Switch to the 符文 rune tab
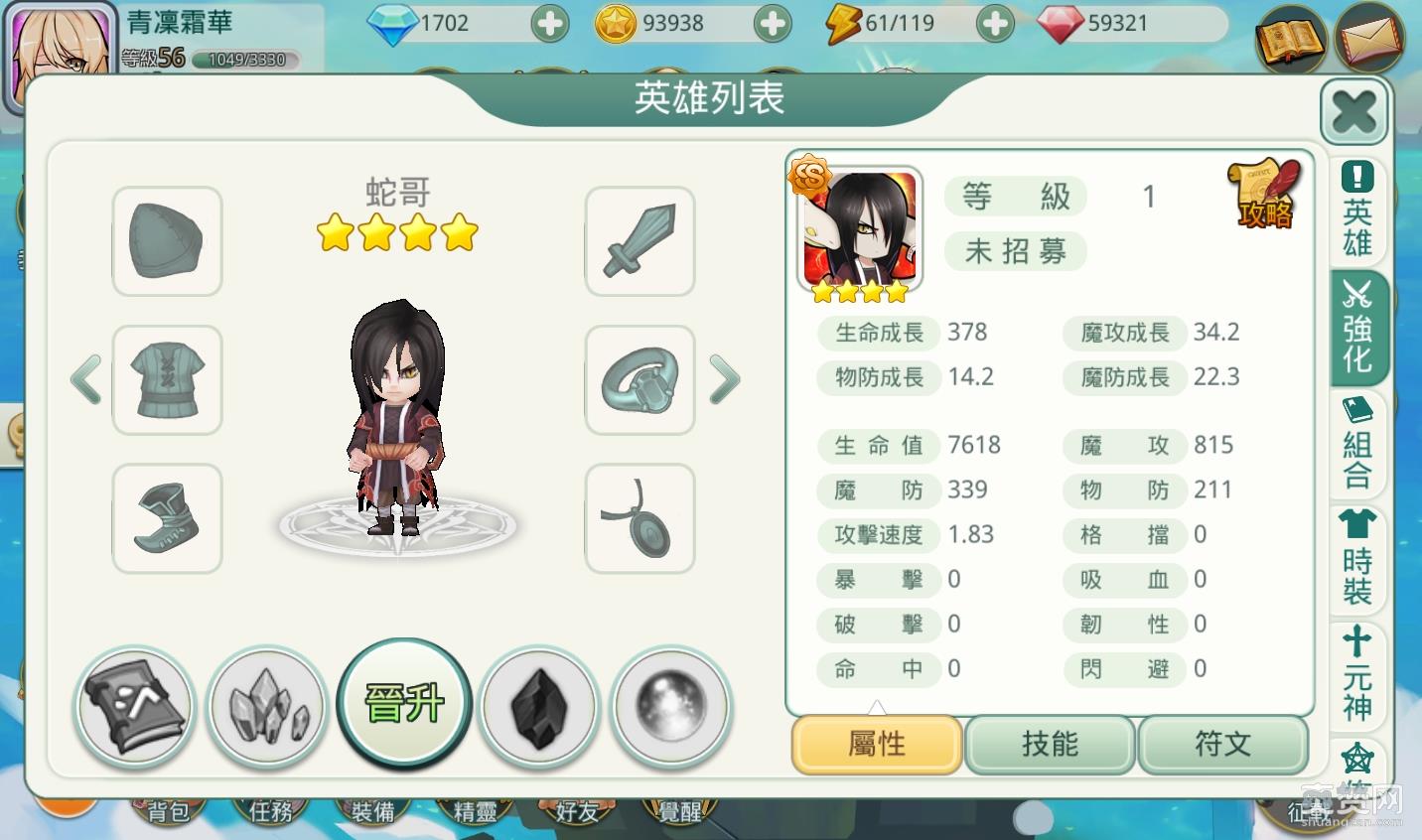 (1223, 744)
